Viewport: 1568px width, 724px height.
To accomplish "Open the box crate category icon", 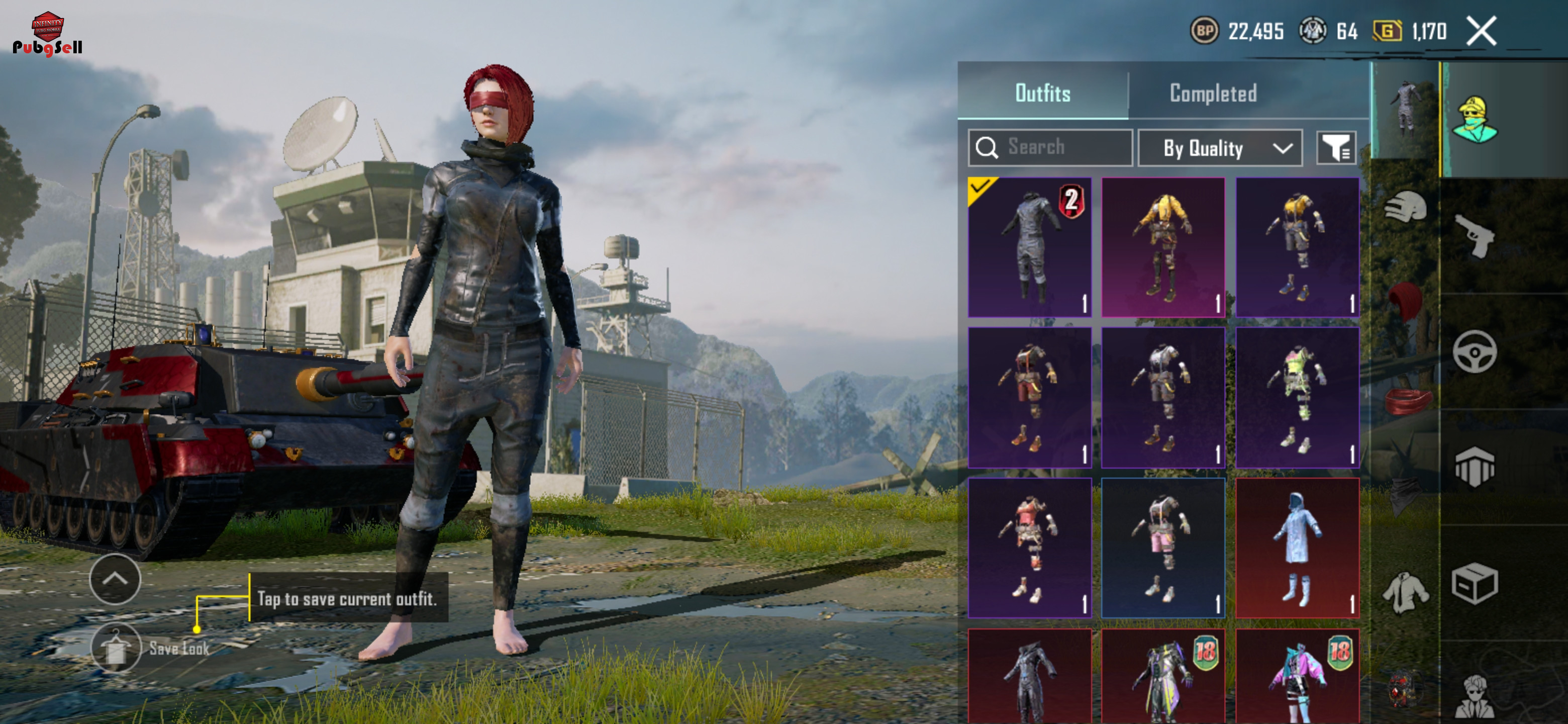I will coord(1474,583).
